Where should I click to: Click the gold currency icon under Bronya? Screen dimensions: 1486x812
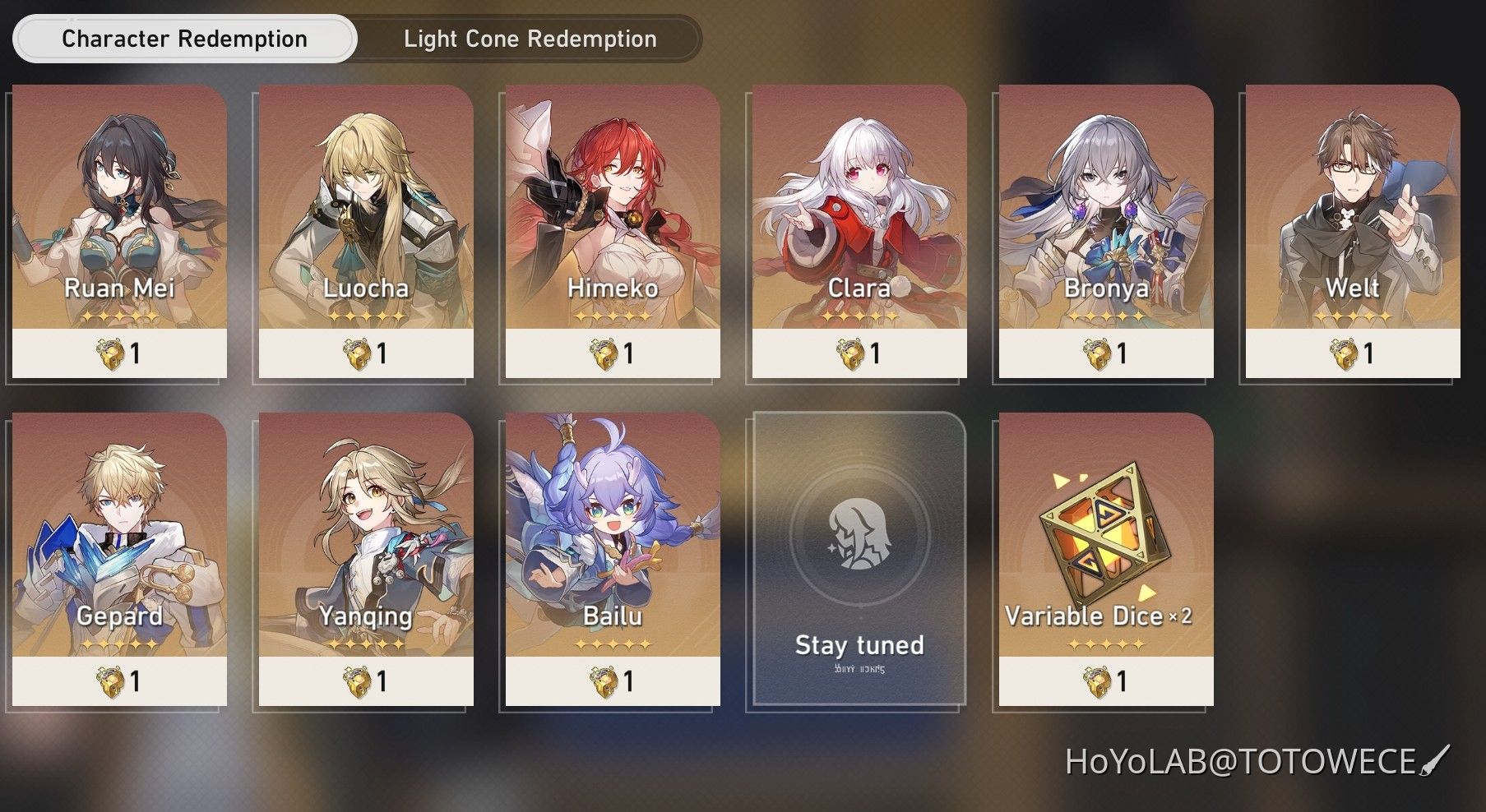click(1095, 352)
